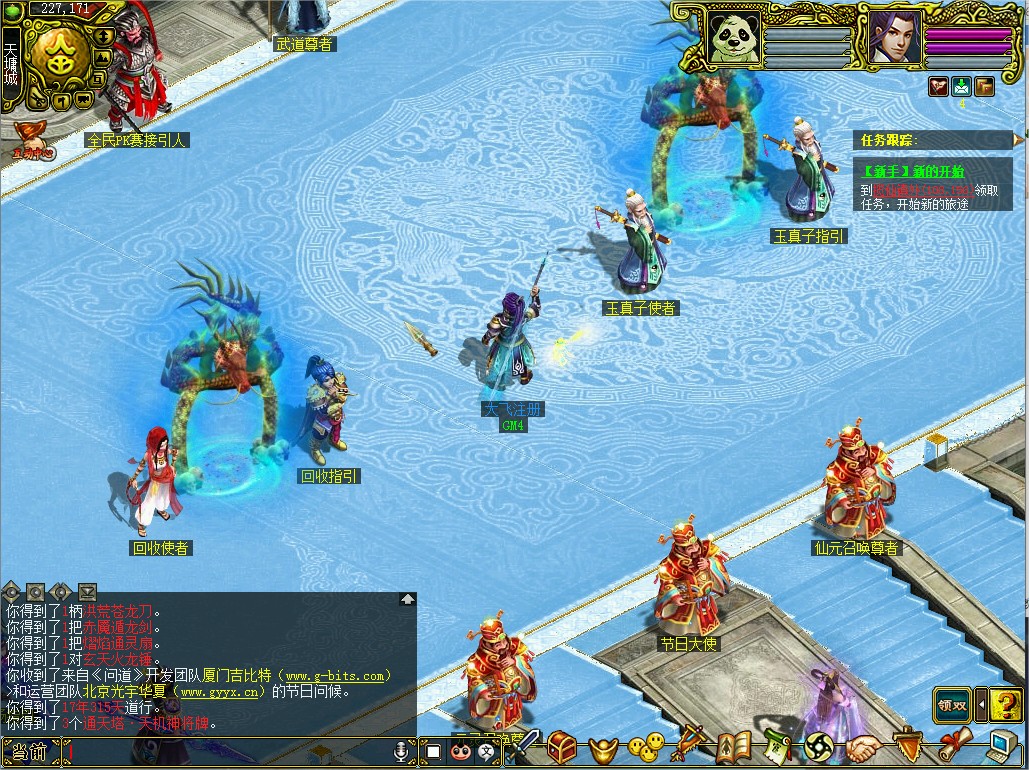Screen dimensions: 1029x770
Task: Click the panda pet portrait
Action: pos(735,37)
